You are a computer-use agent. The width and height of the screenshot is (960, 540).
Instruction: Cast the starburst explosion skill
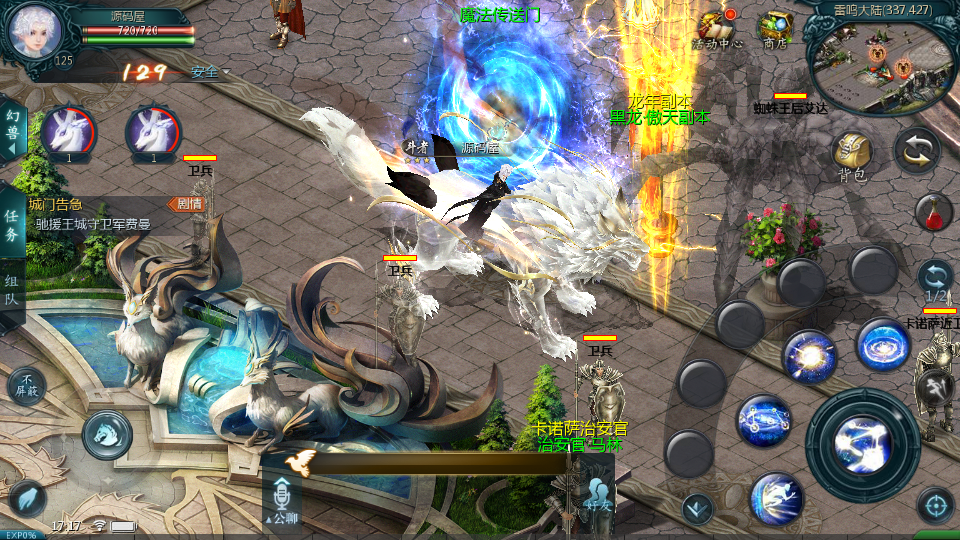[x=809, y=356]
